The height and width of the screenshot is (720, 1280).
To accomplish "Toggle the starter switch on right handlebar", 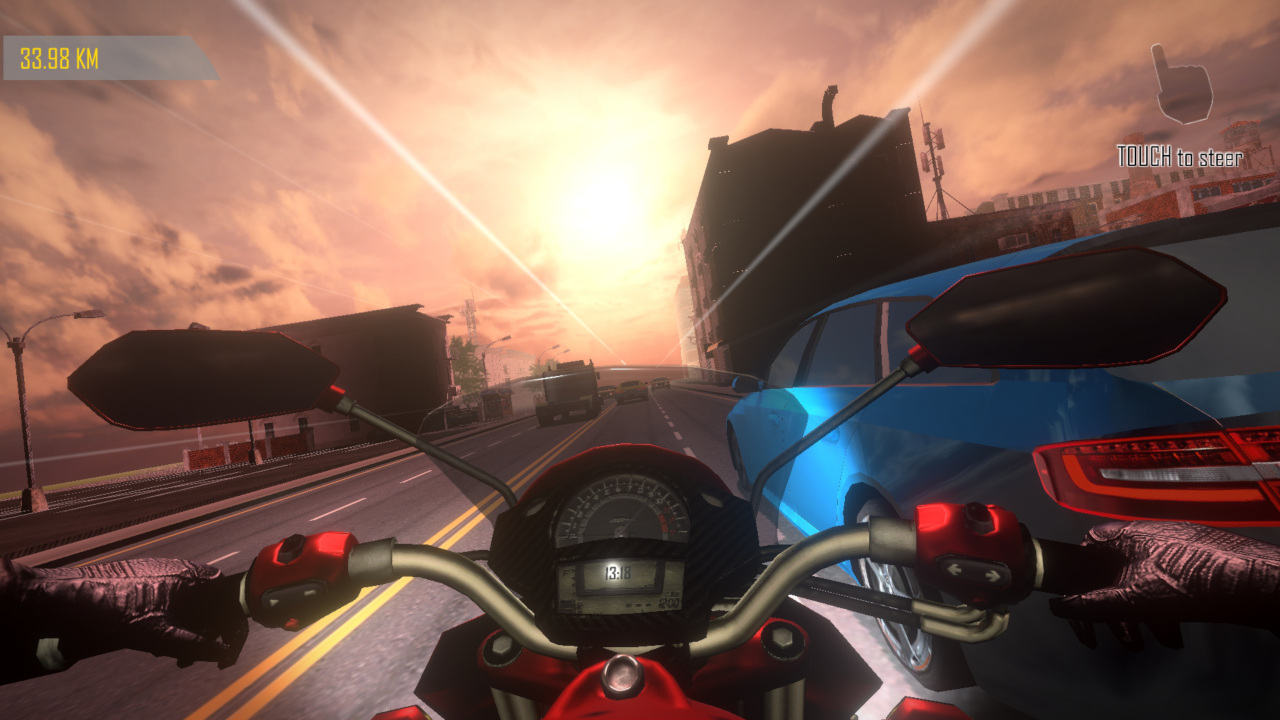I will [976, 518].
